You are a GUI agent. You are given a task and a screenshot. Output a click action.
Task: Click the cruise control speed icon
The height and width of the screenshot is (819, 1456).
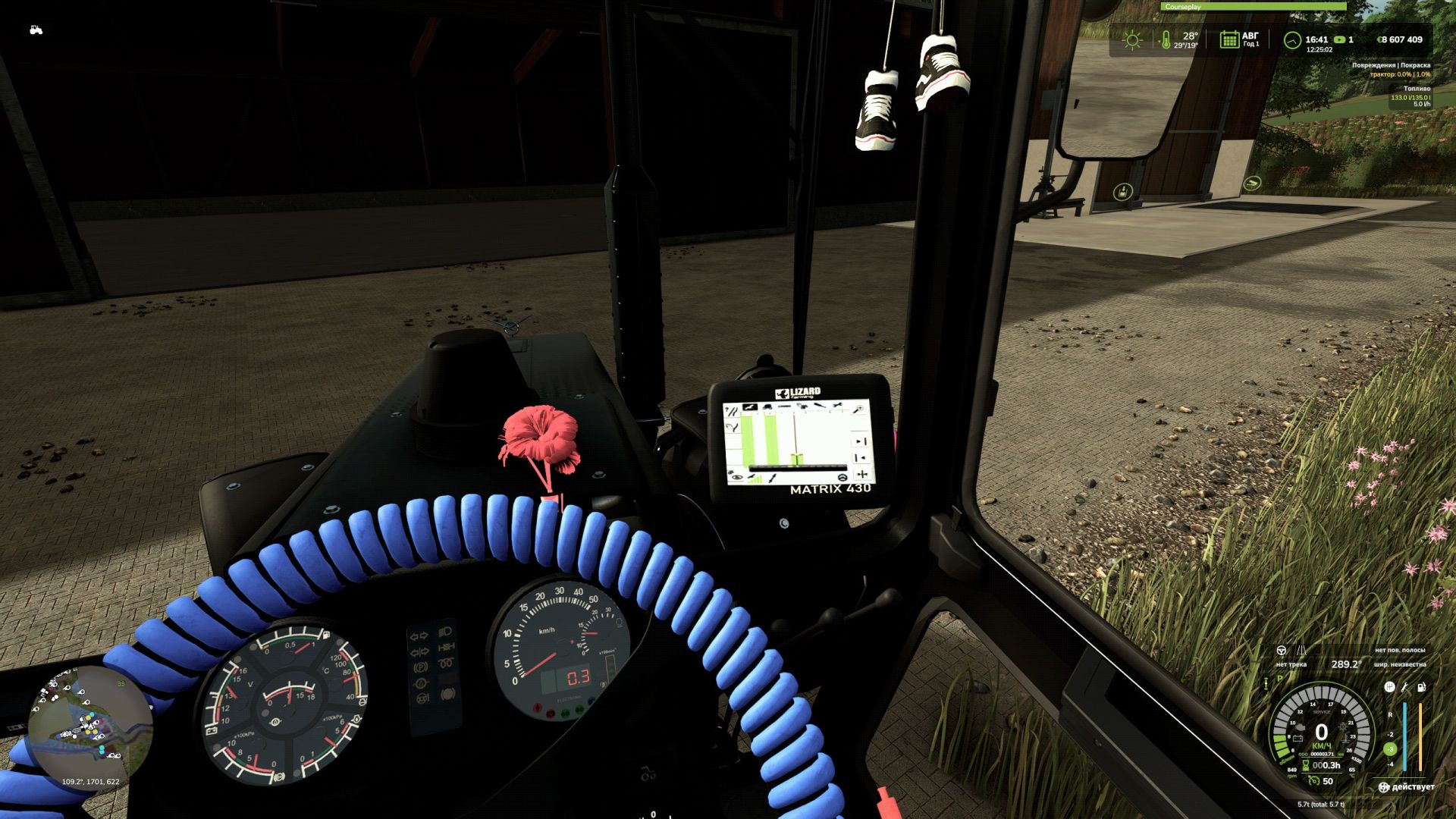1314,780
